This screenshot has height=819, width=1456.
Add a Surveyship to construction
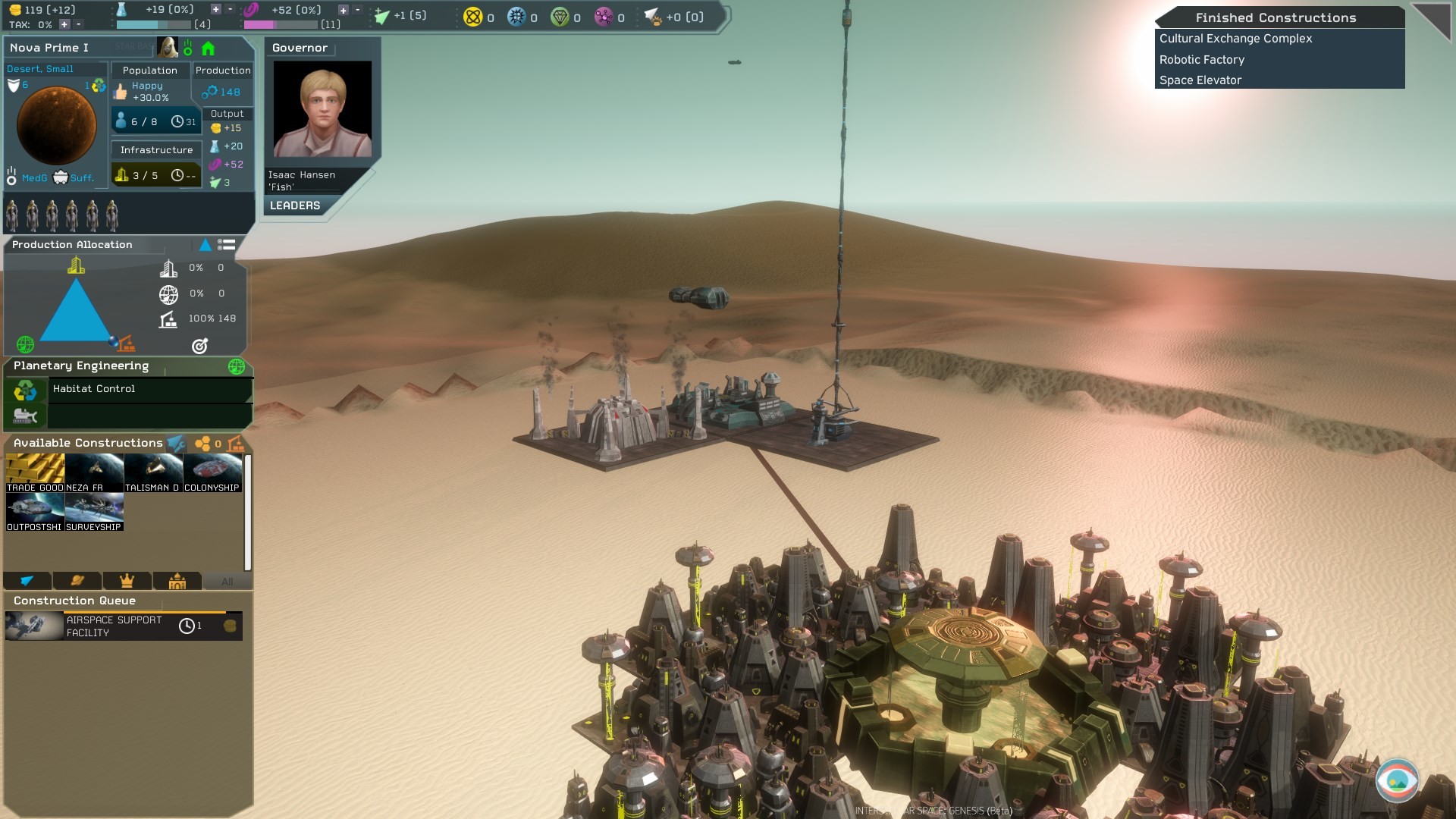coord(94,512)
